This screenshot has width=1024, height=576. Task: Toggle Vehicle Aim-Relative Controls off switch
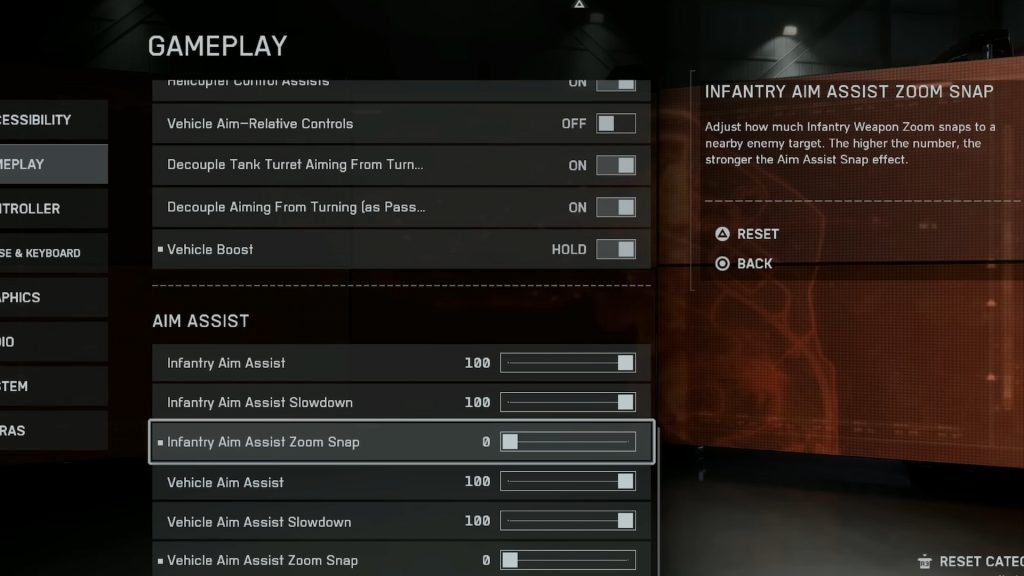616,124
